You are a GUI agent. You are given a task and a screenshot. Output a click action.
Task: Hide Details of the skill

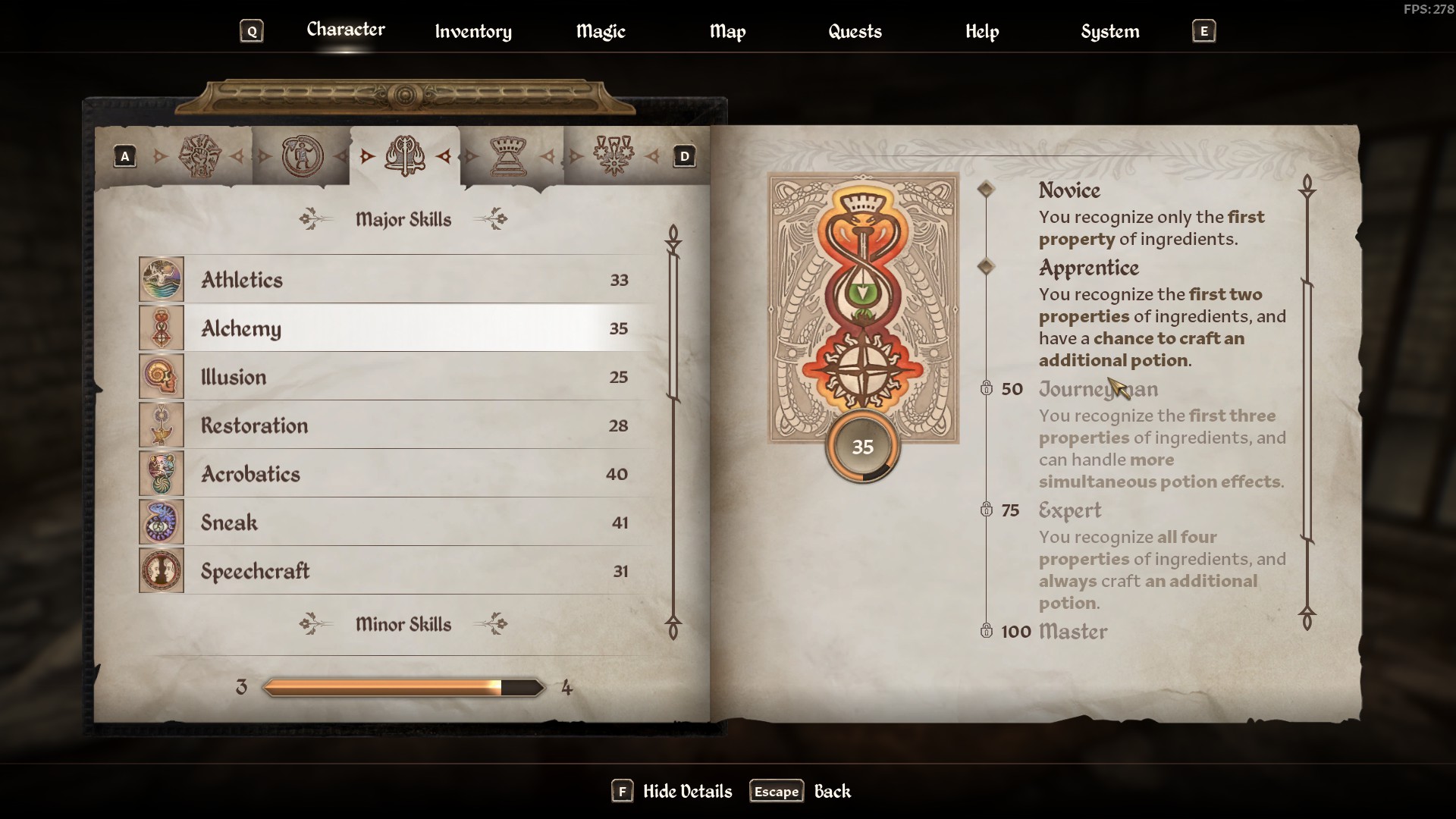672,791
